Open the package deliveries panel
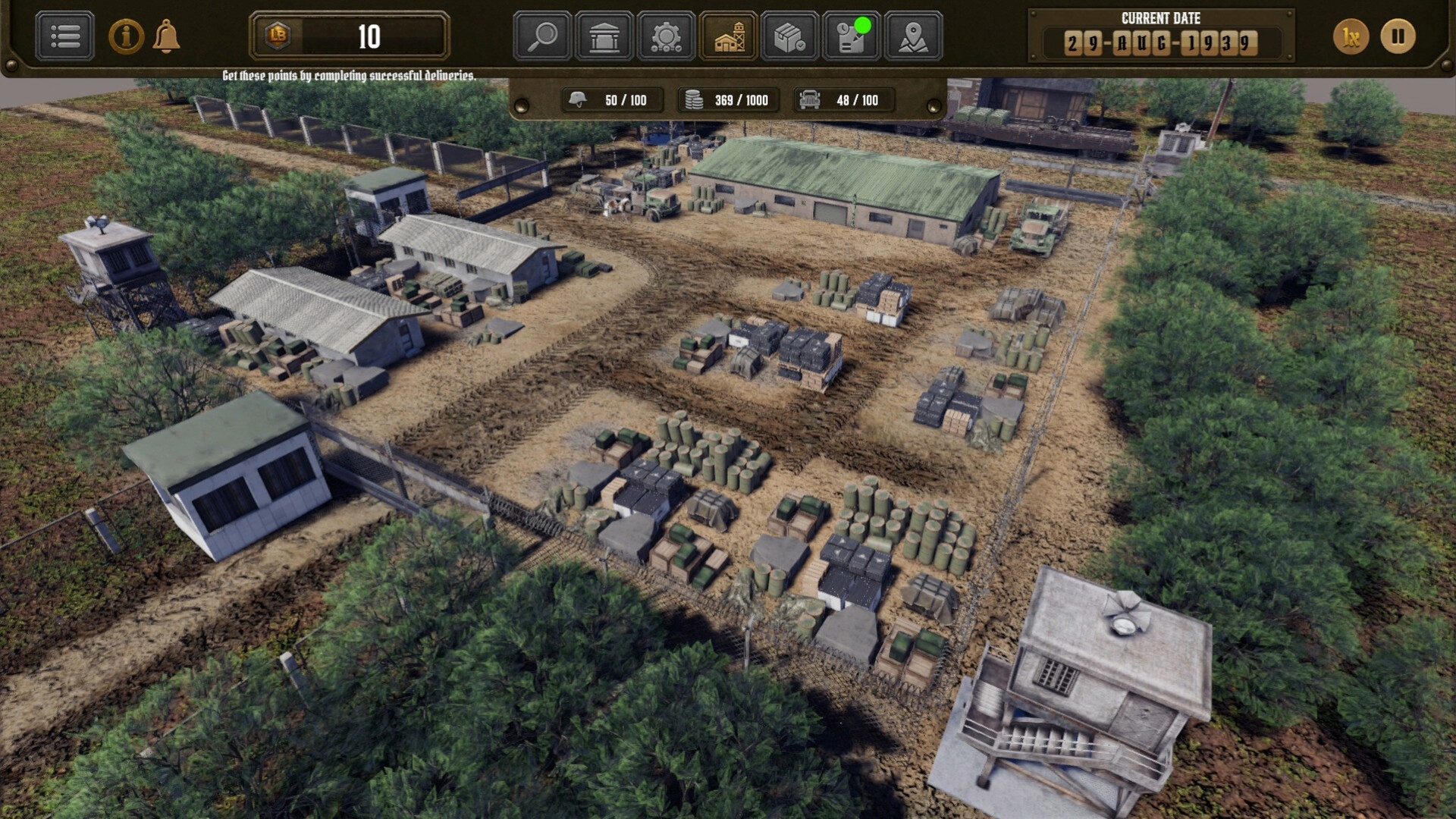This screenshot has width=1456, height=819. [789, 36]
